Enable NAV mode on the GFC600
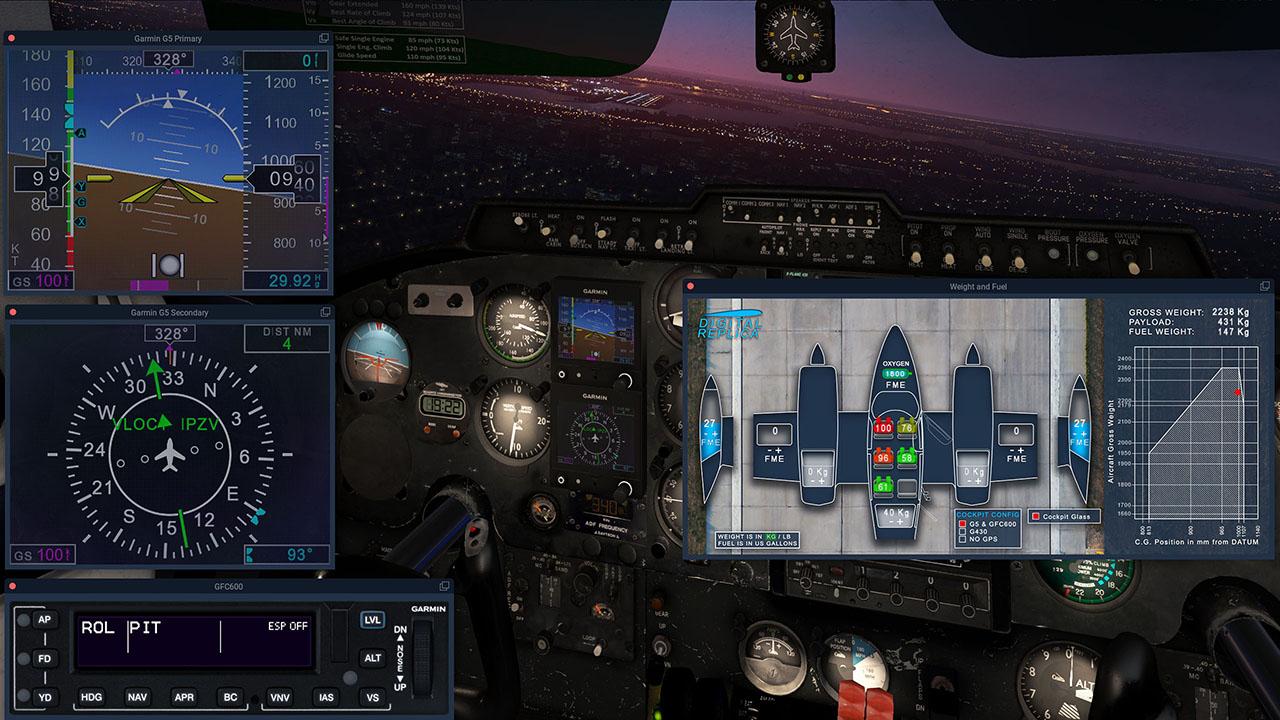 138,697
